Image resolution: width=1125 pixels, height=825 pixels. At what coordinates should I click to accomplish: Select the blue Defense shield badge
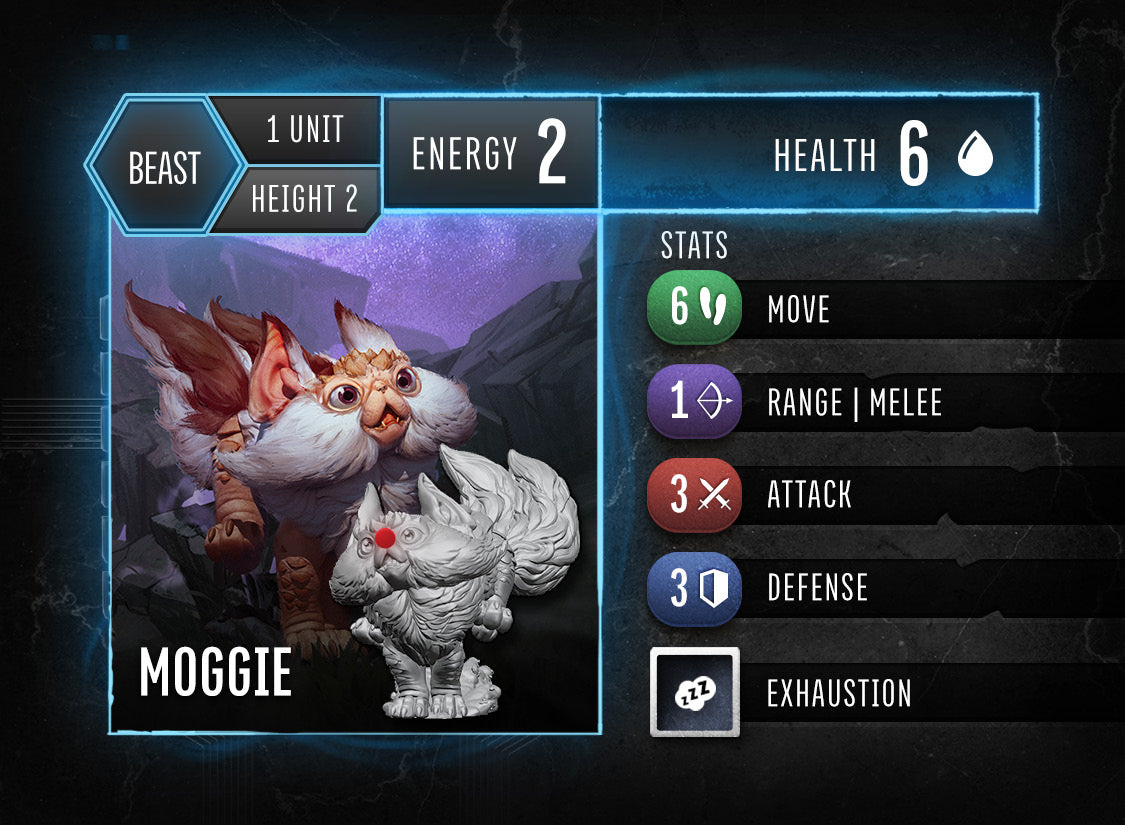click(694, 587)
